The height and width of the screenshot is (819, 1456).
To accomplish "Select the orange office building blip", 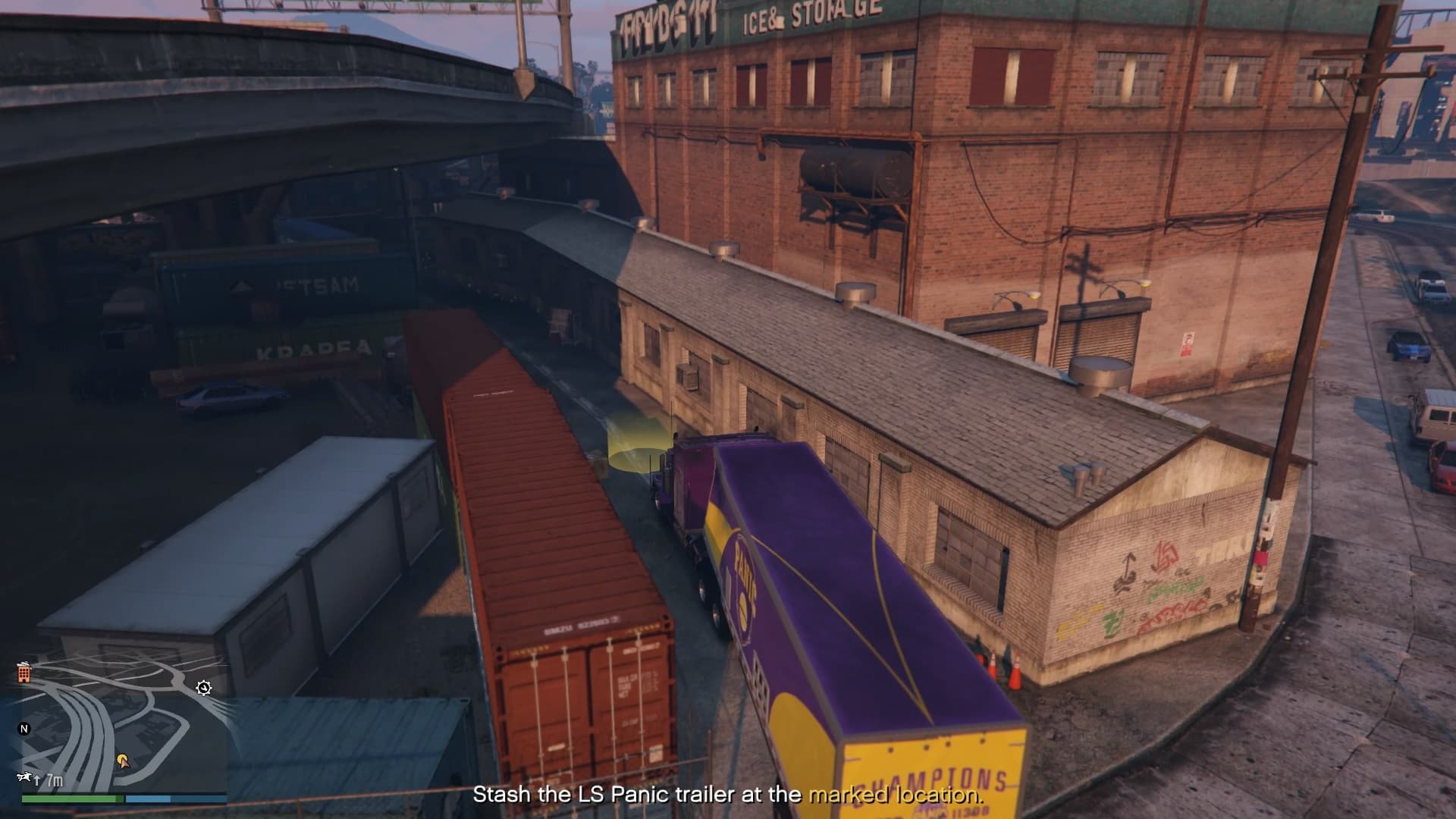I will tap(24, 672).
